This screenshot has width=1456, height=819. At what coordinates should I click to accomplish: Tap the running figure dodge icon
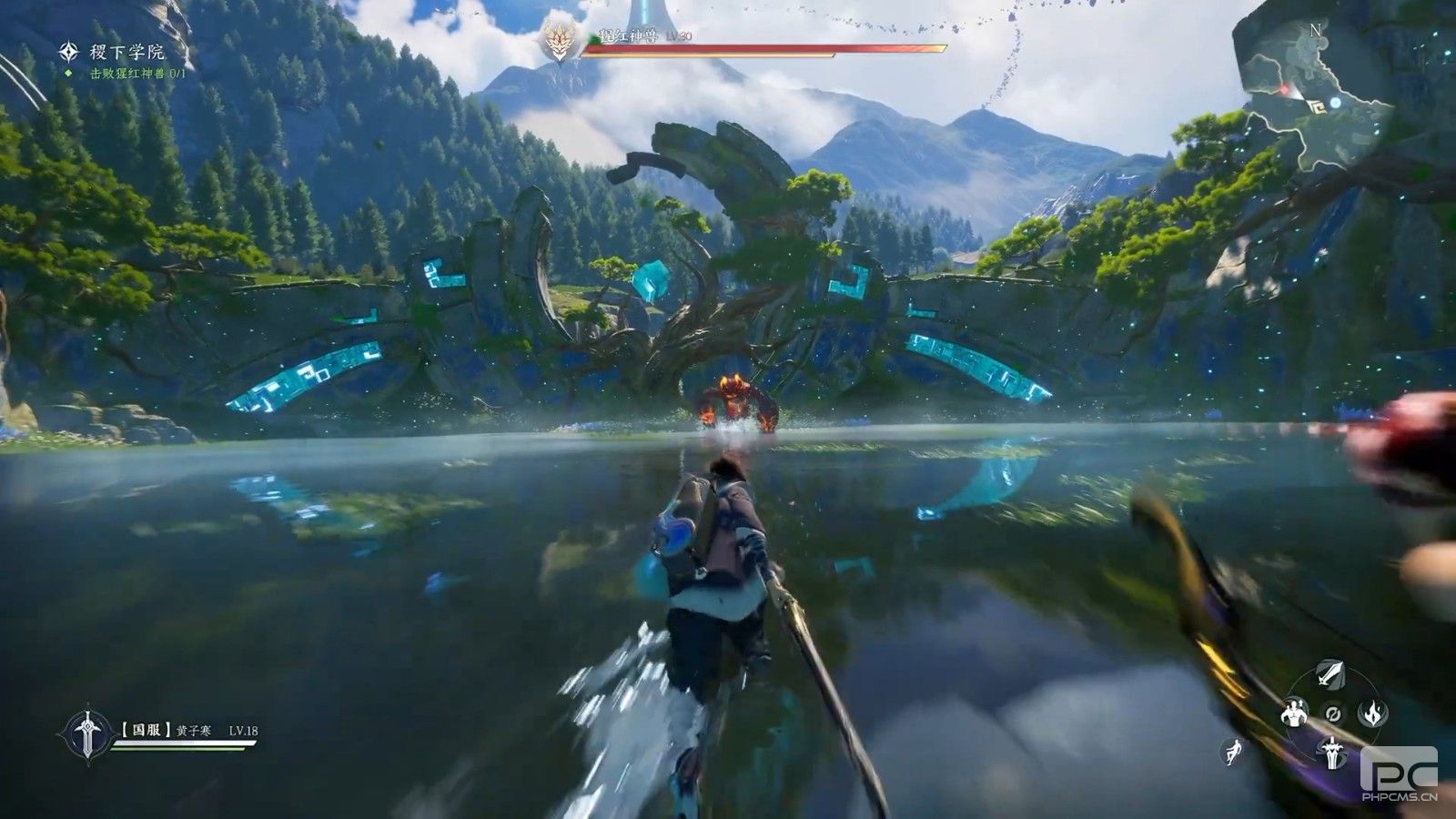pos(1233,752)
